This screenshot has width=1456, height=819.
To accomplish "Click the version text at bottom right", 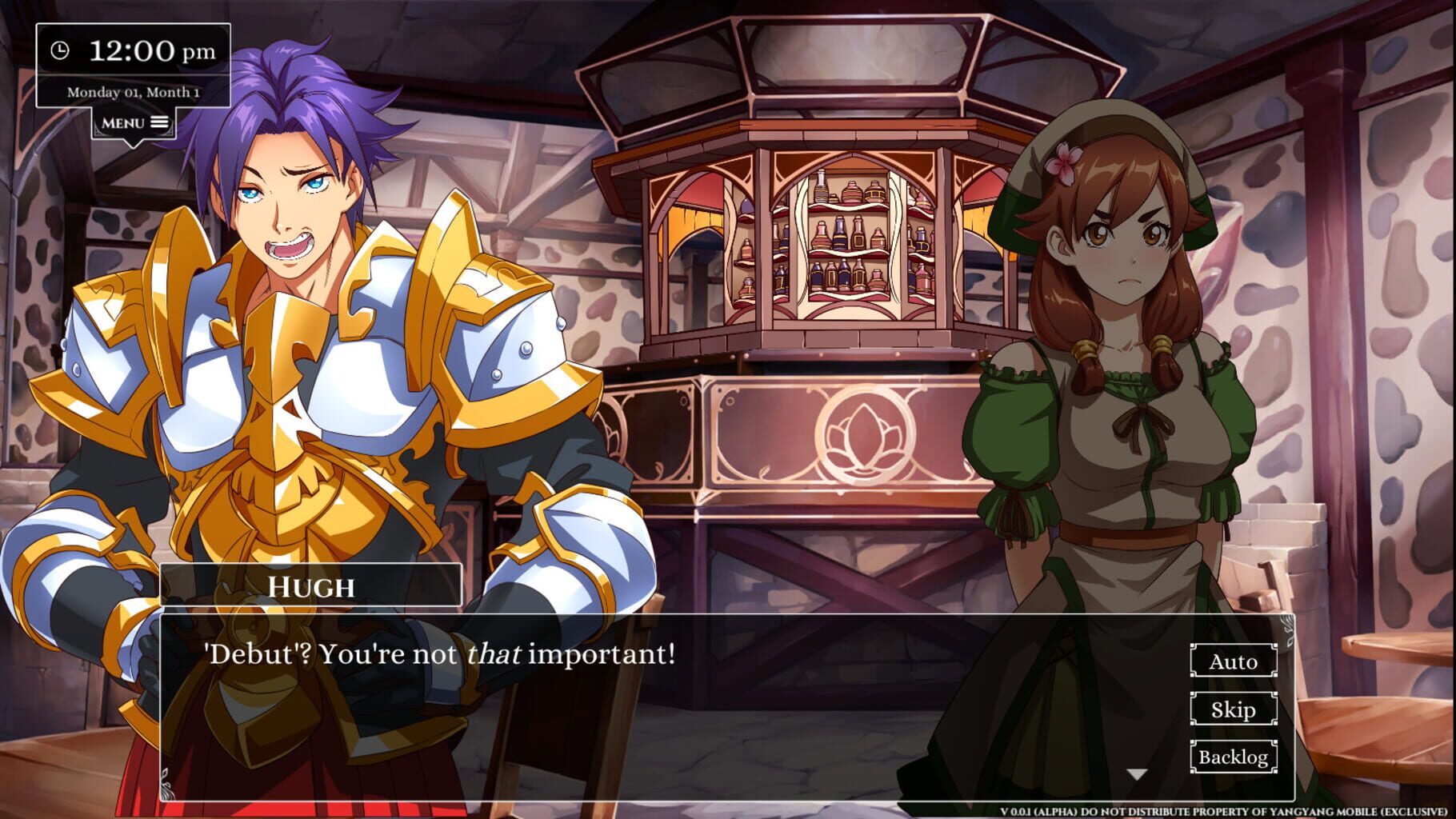I will coord(1224,811).
